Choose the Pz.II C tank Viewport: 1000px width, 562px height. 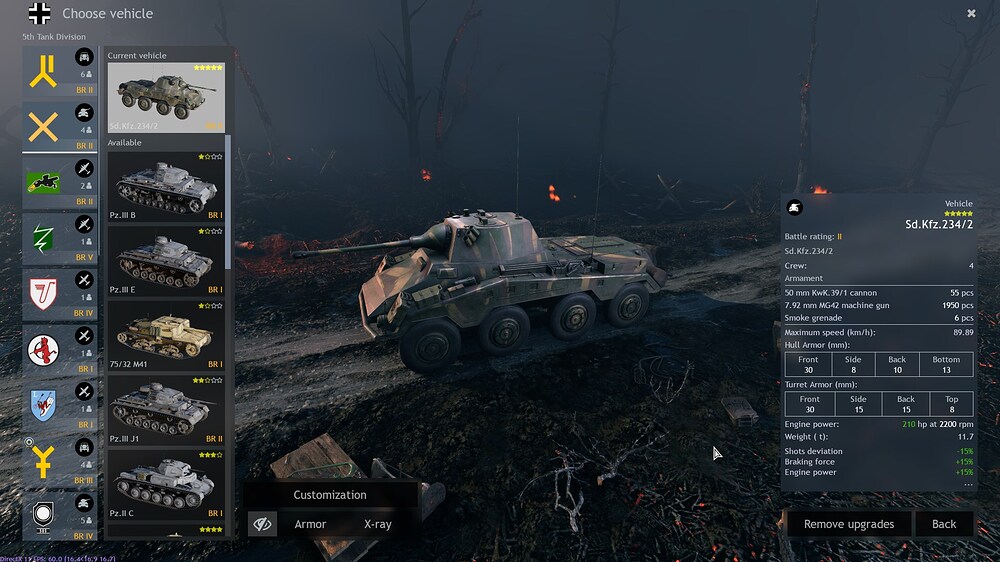tap(166, 484)
